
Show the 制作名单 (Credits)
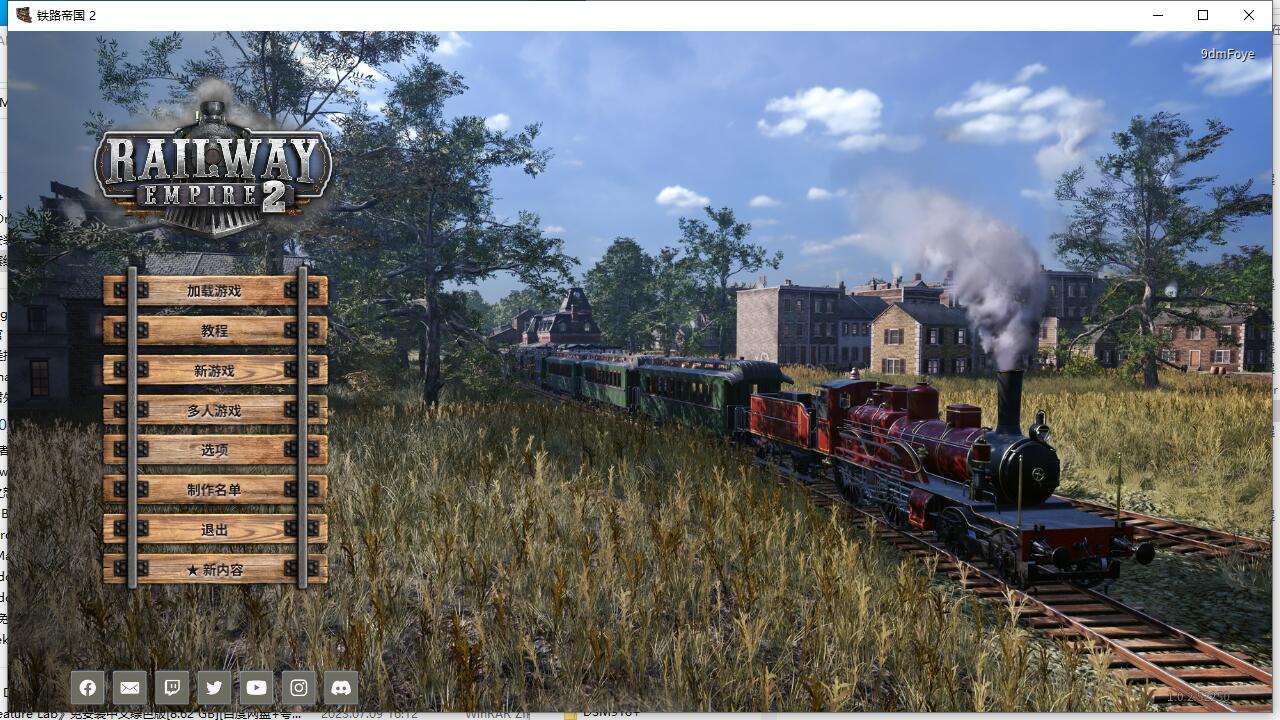tap(215, 490)
